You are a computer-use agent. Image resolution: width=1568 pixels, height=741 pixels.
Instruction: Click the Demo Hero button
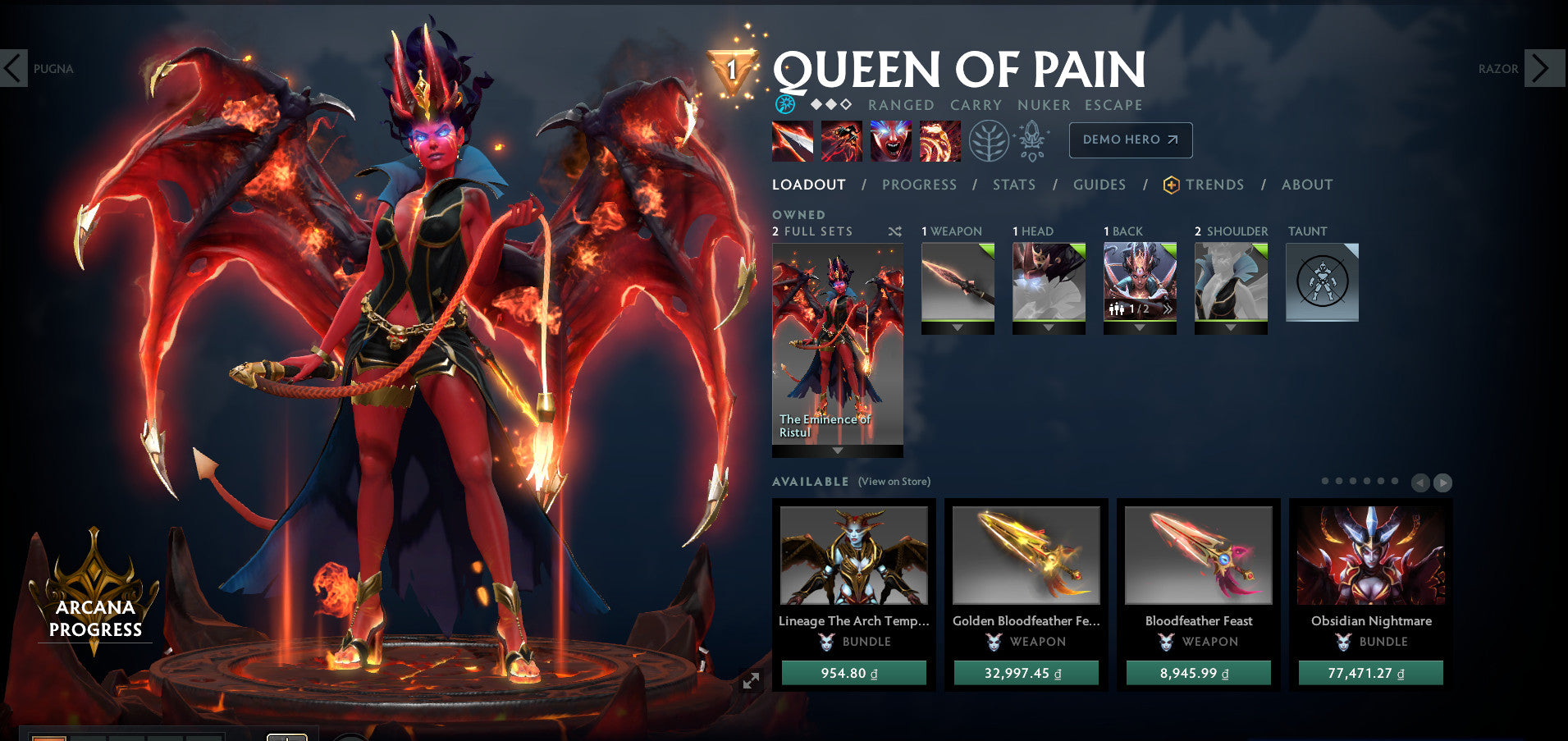coord(1130,140)
